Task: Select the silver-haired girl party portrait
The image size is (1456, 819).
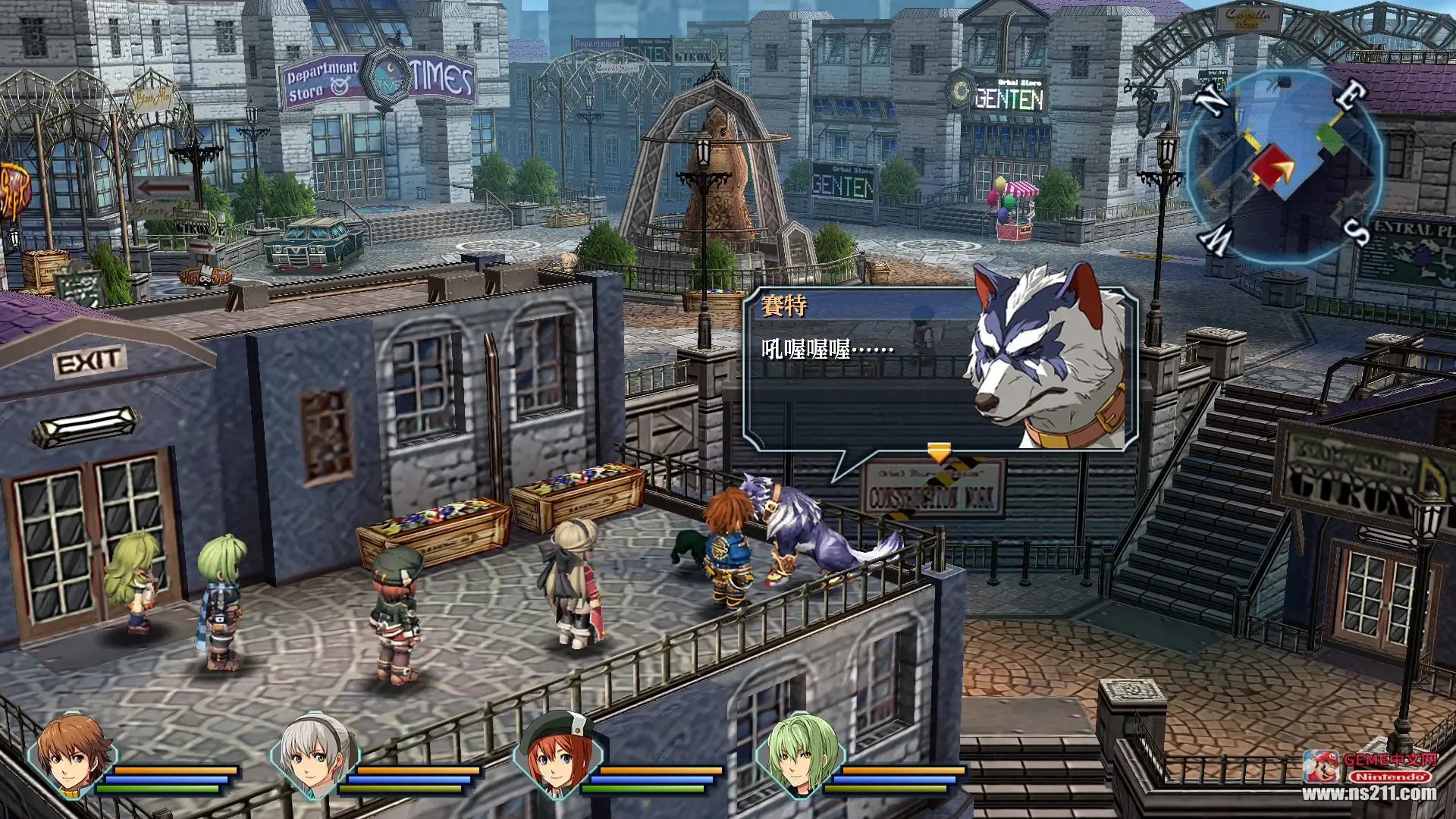Action: (314, 755)
